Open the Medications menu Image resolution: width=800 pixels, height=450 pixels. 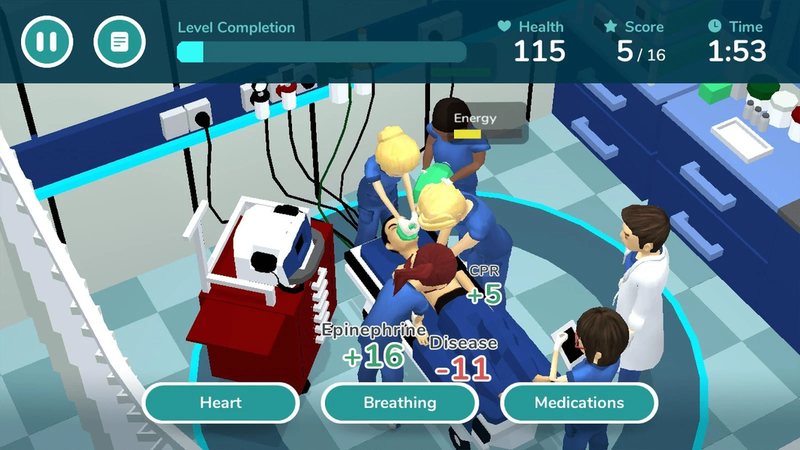(x=579, y=403)
